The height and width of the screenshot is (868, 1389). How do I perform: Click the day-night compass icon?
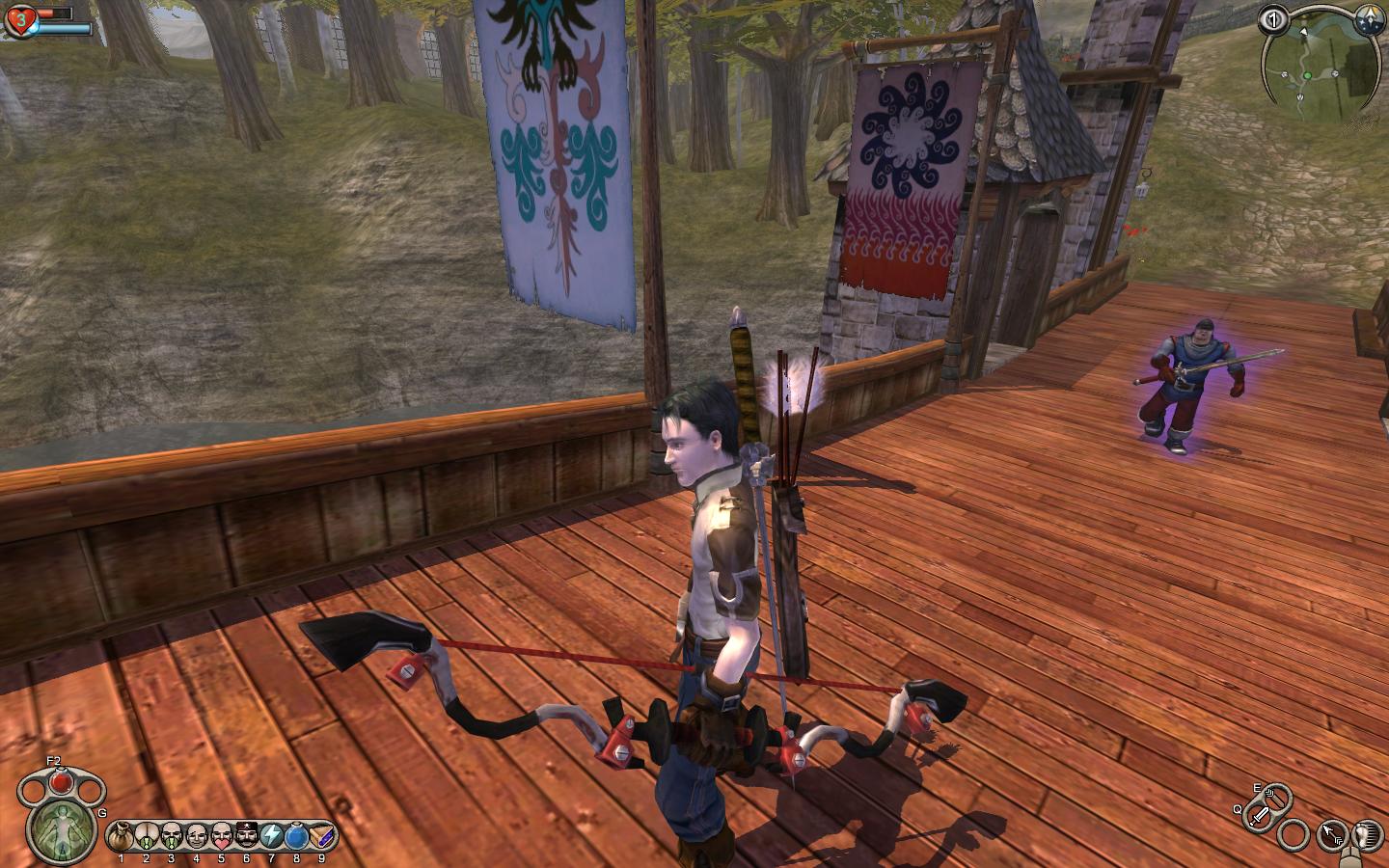(x=1367, y=18)
